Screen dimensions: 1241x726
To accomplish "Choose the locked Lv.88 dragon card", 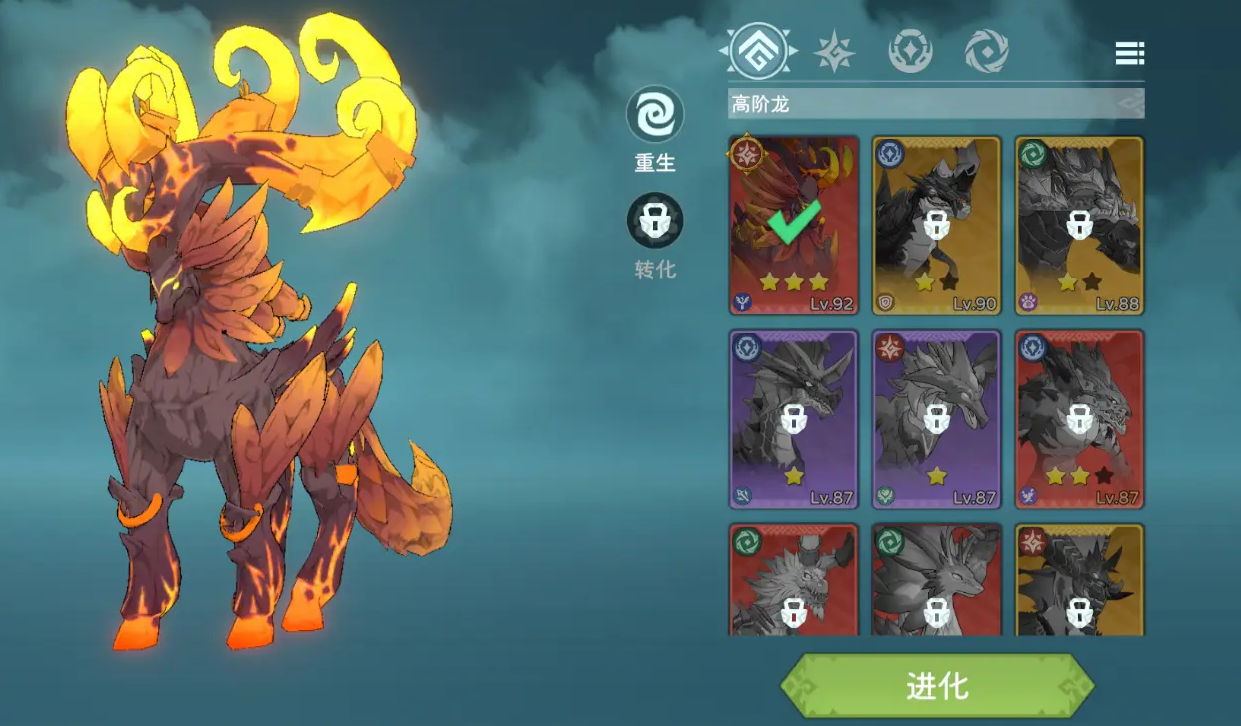I will coord(1079,225).
